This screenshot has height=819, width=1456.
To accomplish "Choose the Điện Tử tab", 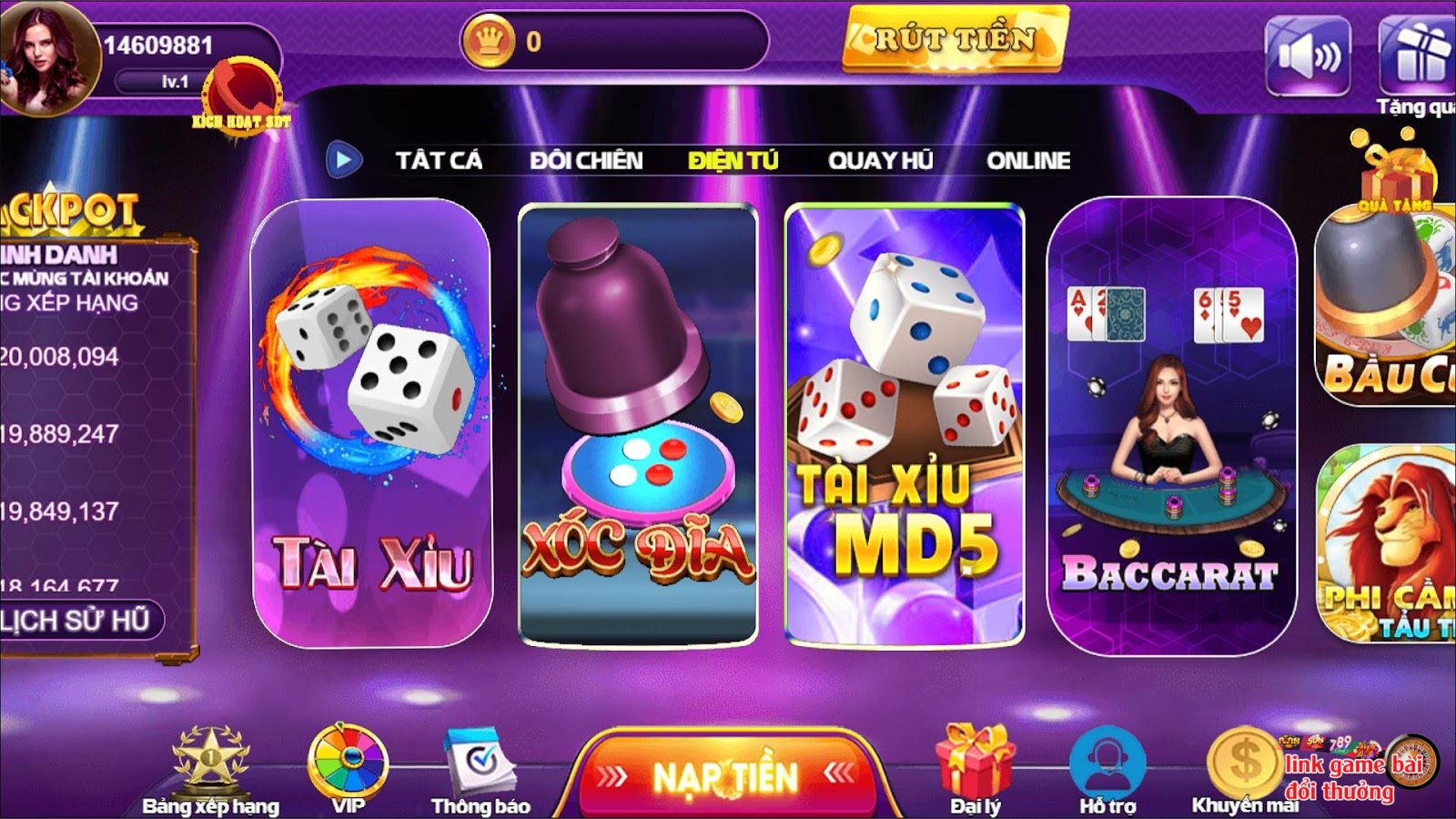I will click(x=733, y=161).
